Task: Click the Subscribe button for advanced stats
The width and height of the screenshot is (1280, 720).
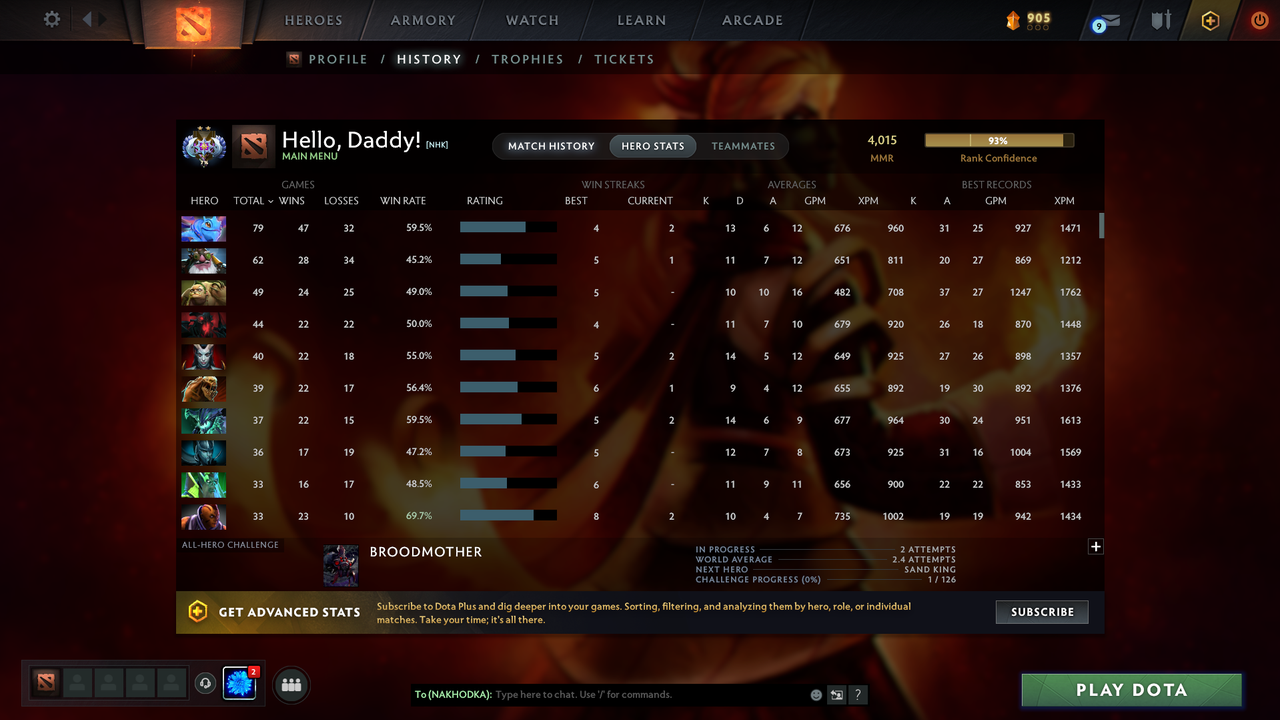Action: pyautogui.click(x=1042, y=611)
